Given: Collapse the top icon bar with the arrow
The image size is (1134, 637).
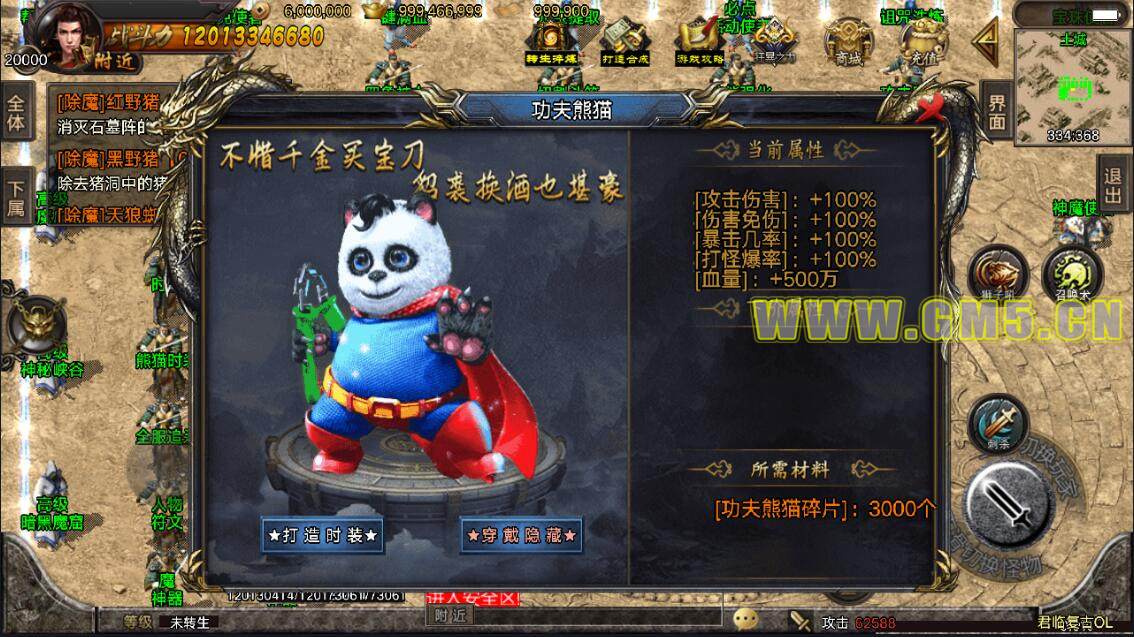Looking at the screenshot, I should [986, 43].
